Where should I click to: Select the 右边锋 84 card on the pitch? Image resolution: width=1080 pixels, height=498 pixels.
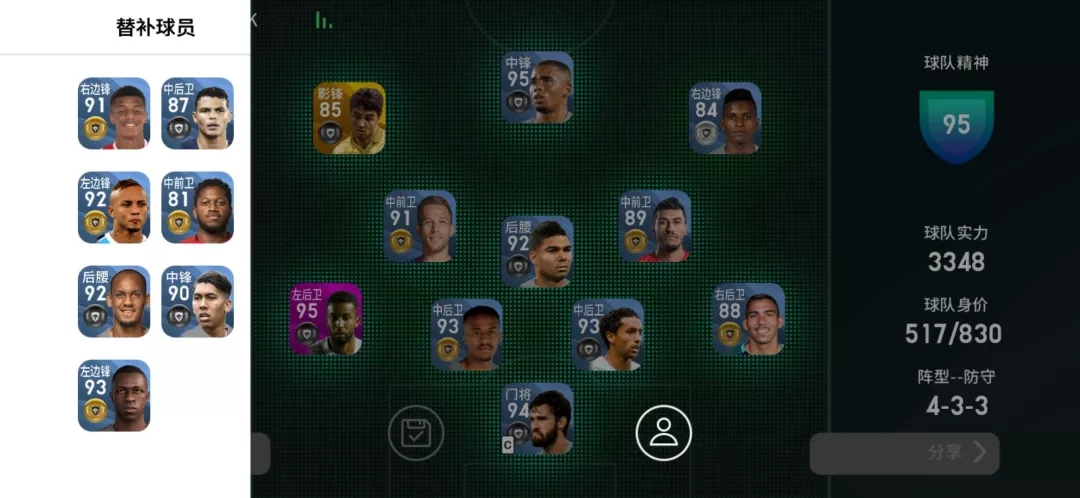(725, 118)
